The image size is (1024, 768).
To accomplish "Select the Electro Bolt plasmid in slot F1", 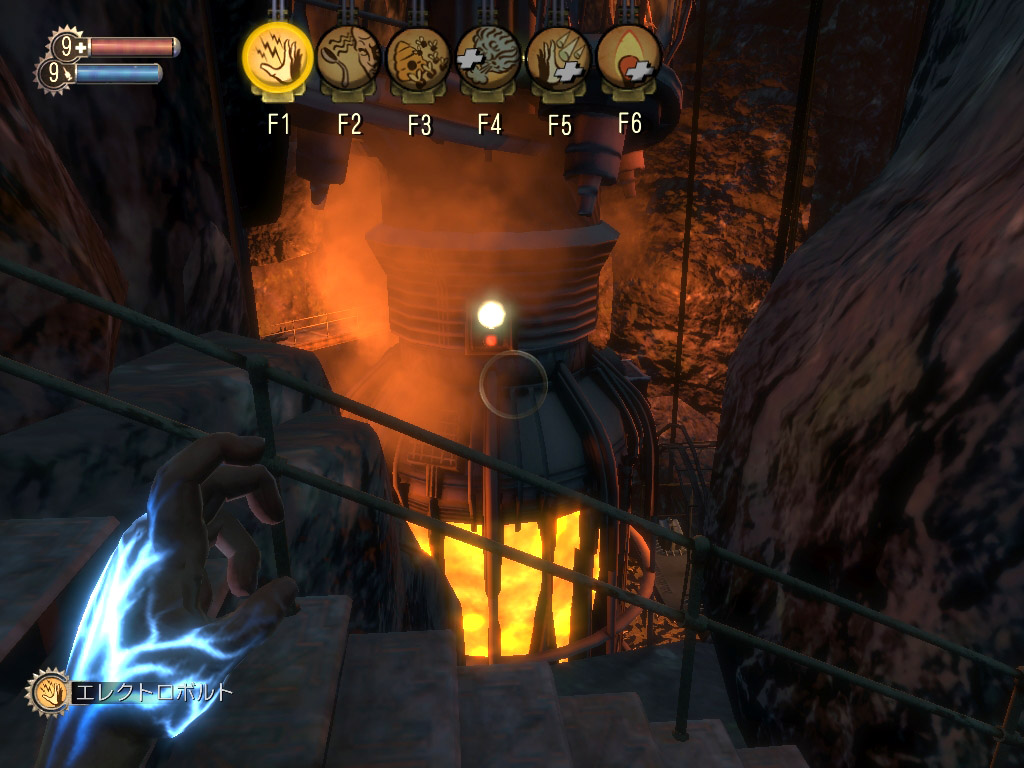I will (x=278, y=59).
